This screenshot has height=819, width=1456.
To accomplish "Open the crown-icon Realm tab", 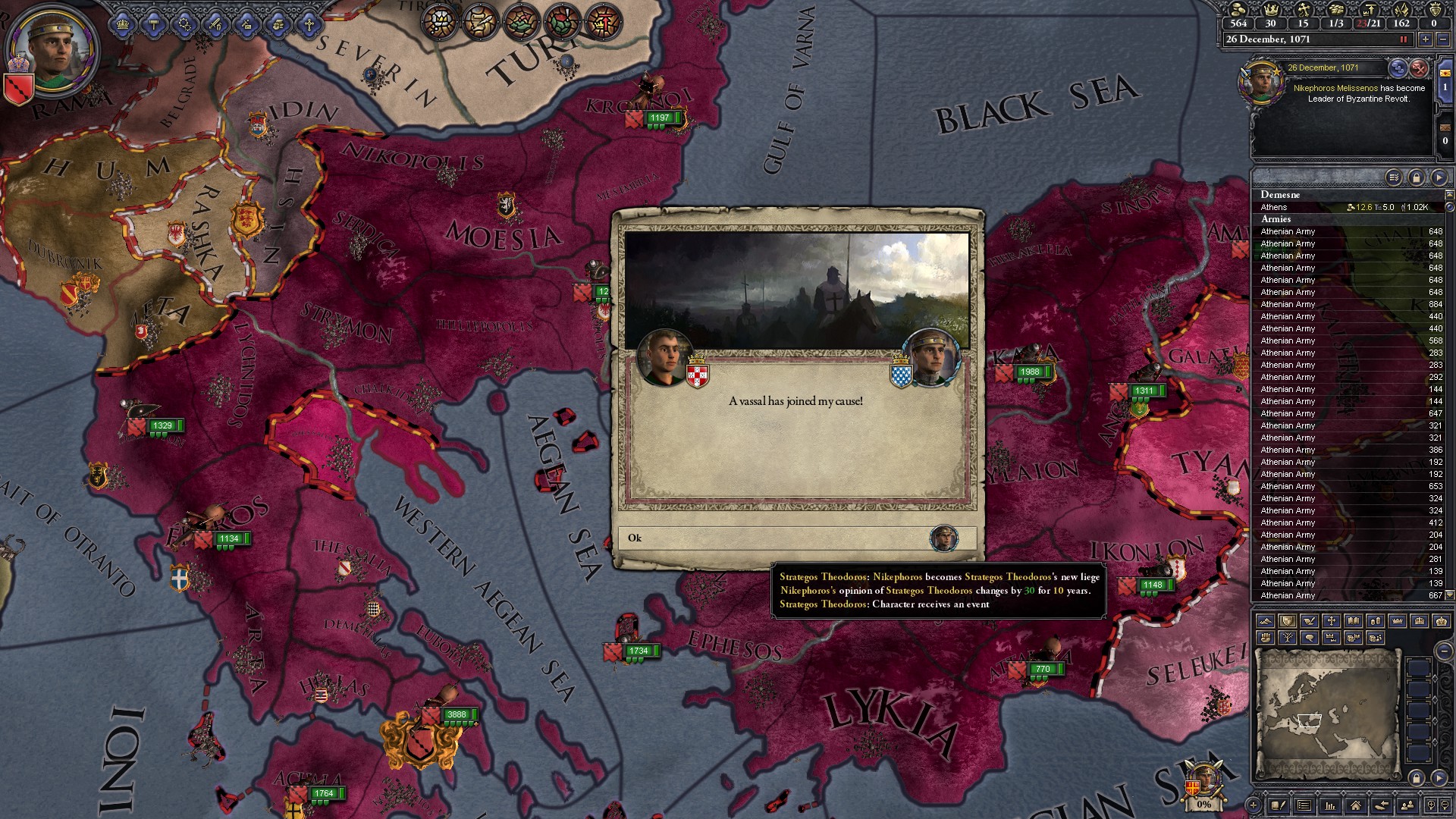I will [x=122, y=25].
